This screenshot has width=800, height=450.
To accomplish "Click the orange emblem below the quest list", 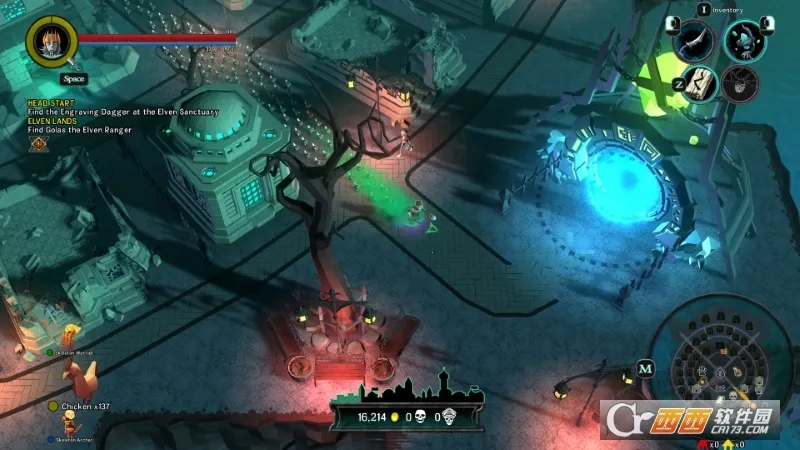I will pos(38,144).
